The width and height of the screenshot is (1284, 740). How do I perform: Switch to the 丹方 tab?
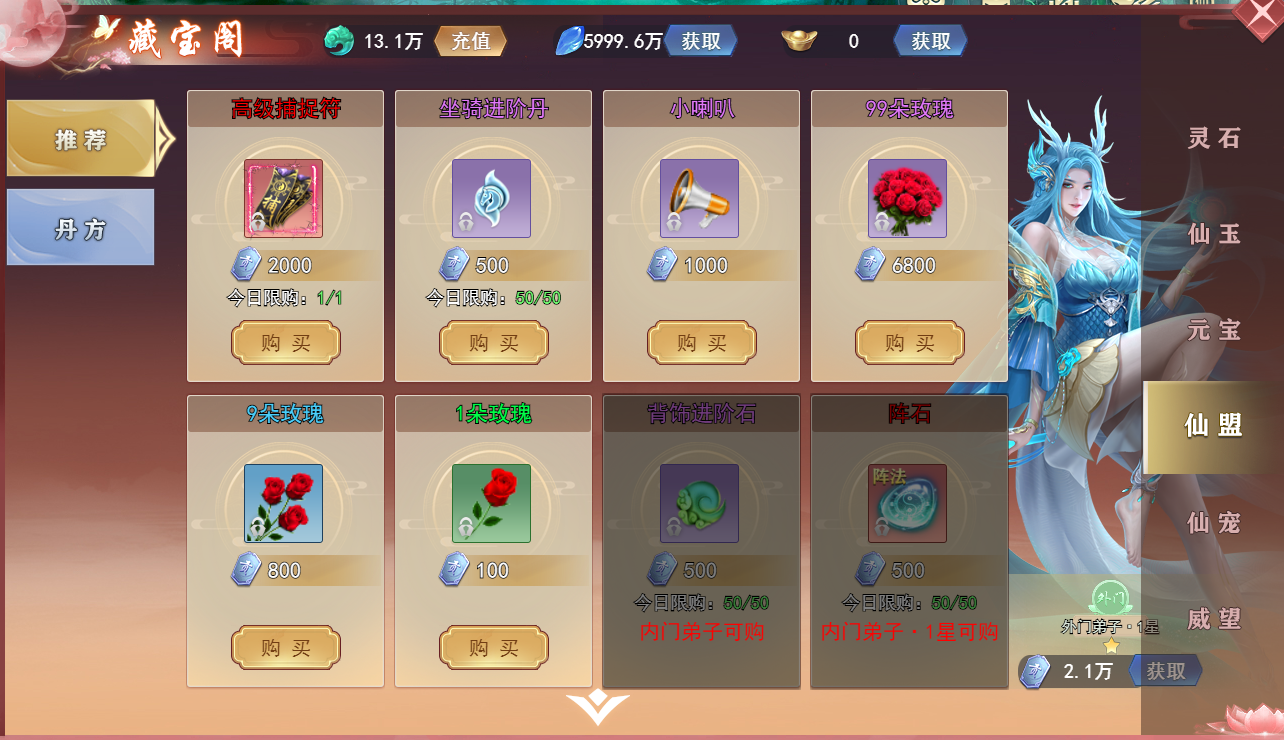[81, 228]
